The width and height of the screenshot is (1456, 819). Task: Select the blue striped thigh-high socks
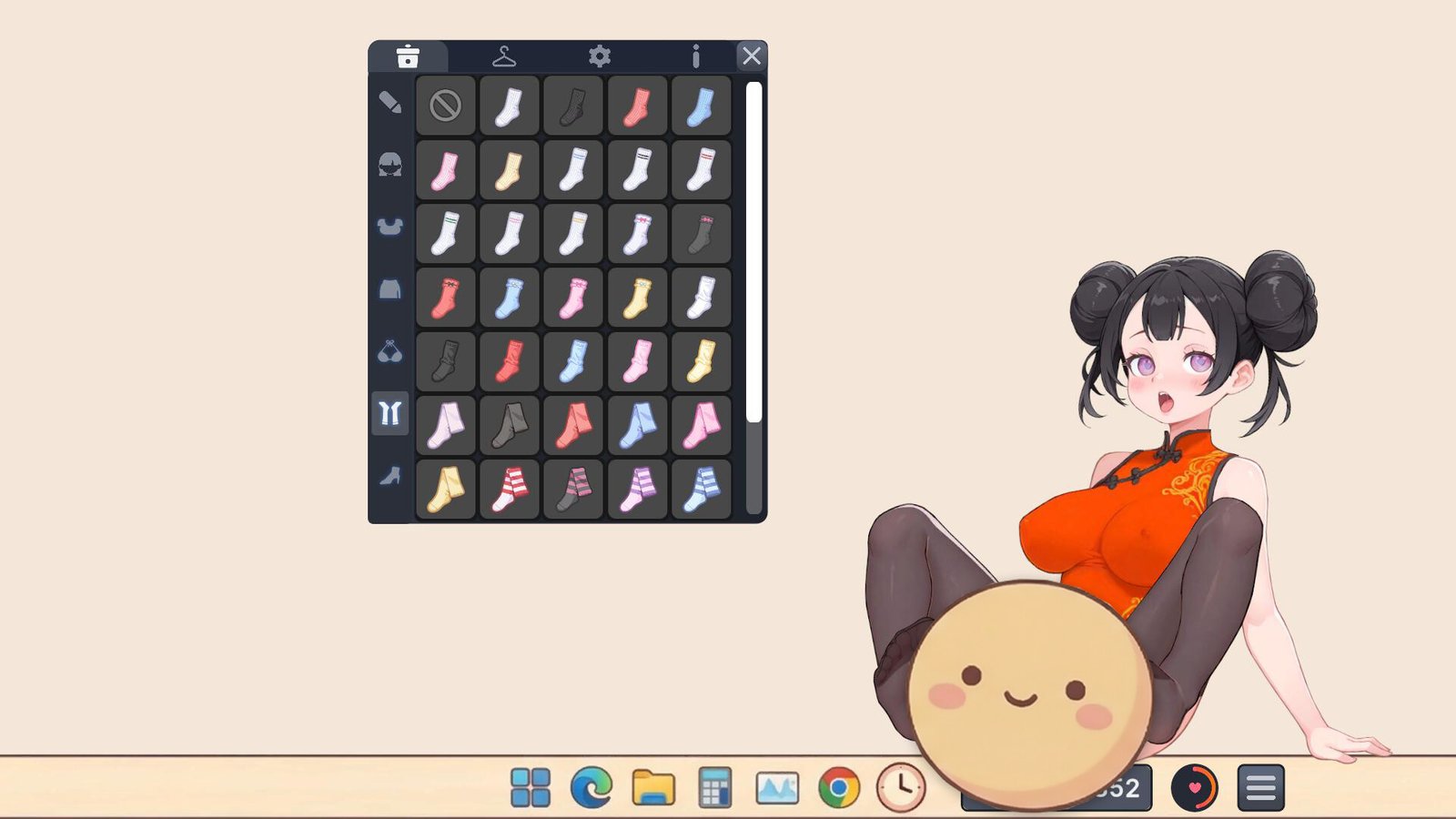click(701, 487)
